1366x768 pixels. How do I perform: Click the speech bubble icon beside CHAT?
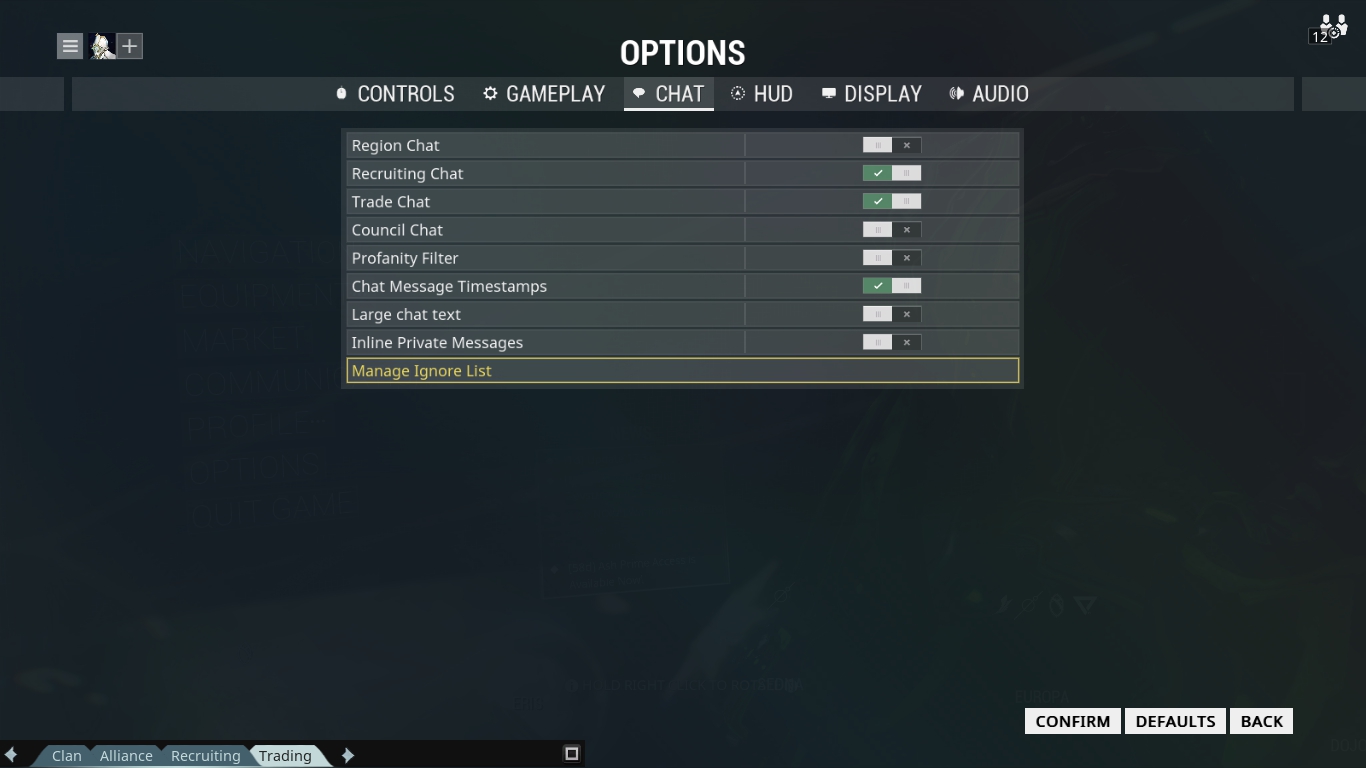tap(640, 93)
